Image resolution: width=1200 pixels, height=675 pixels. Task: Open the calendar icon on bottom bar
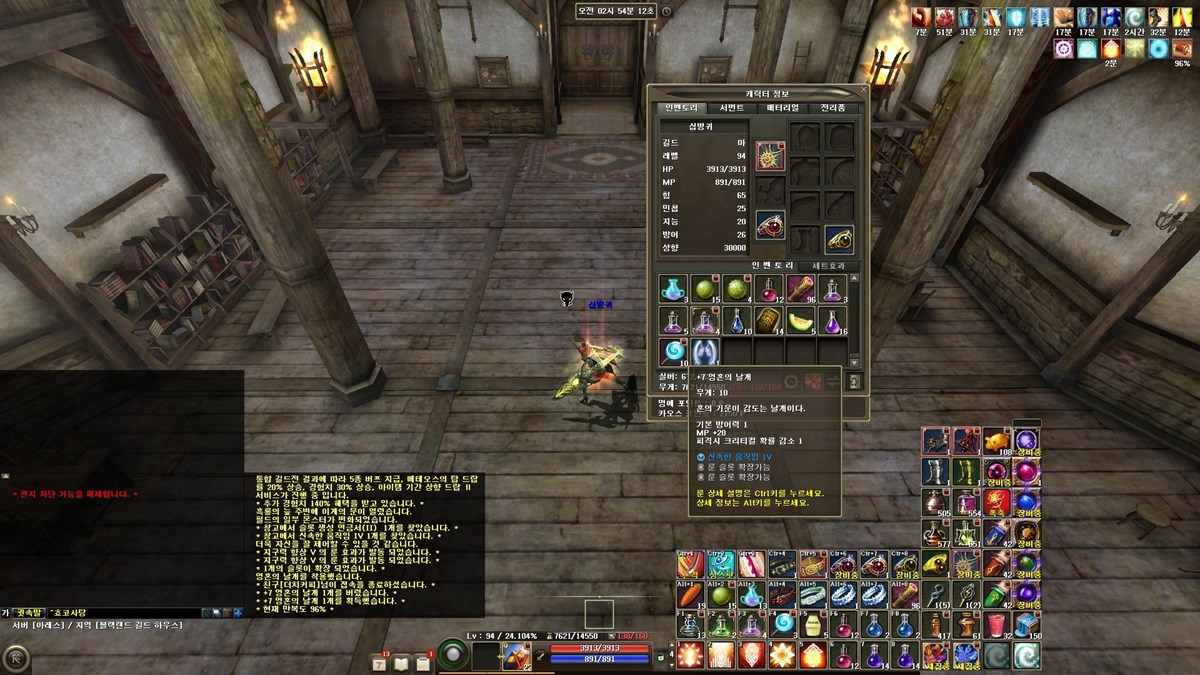pos(380,663)
